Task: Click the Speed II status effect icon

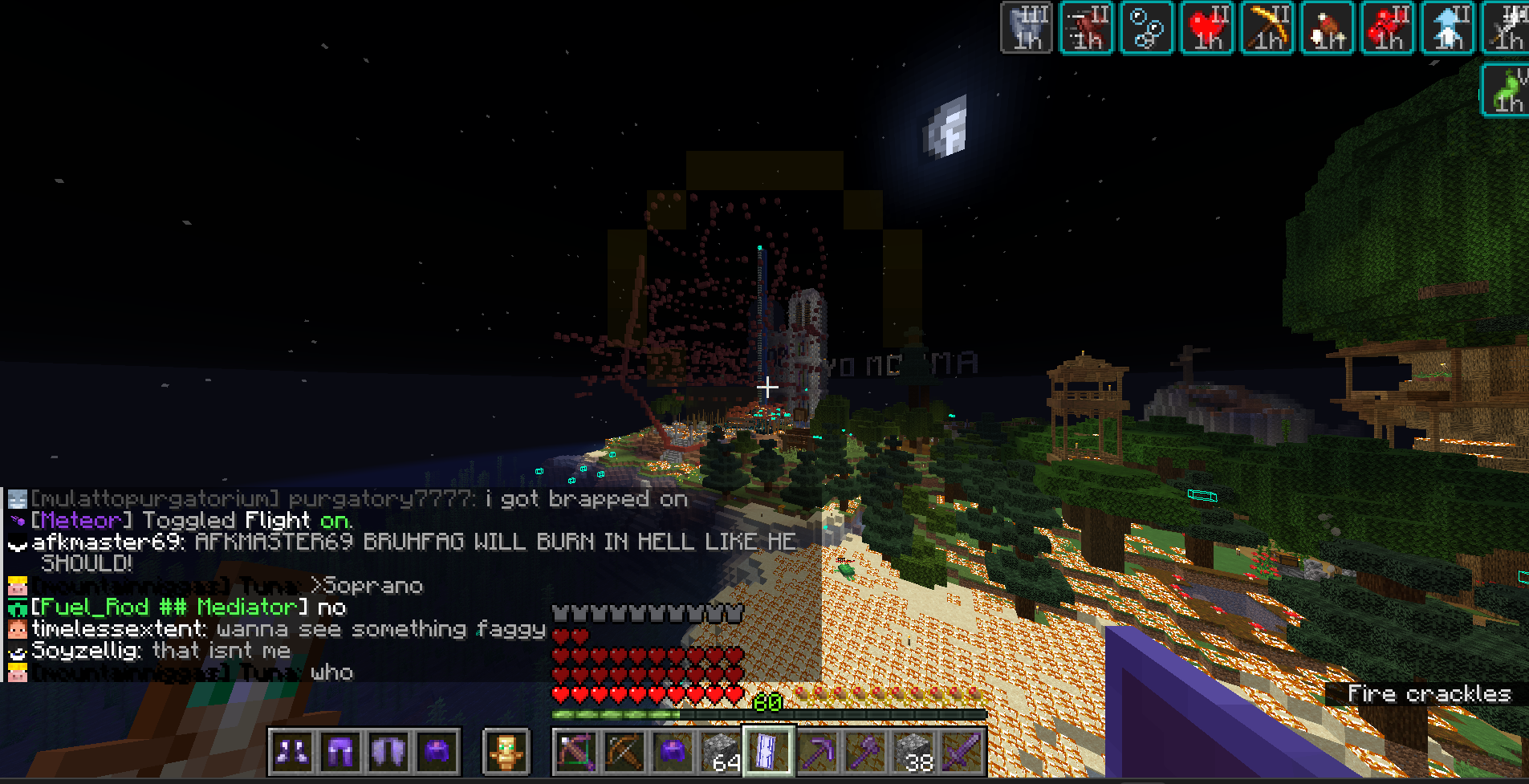Action: (1087, 28)
